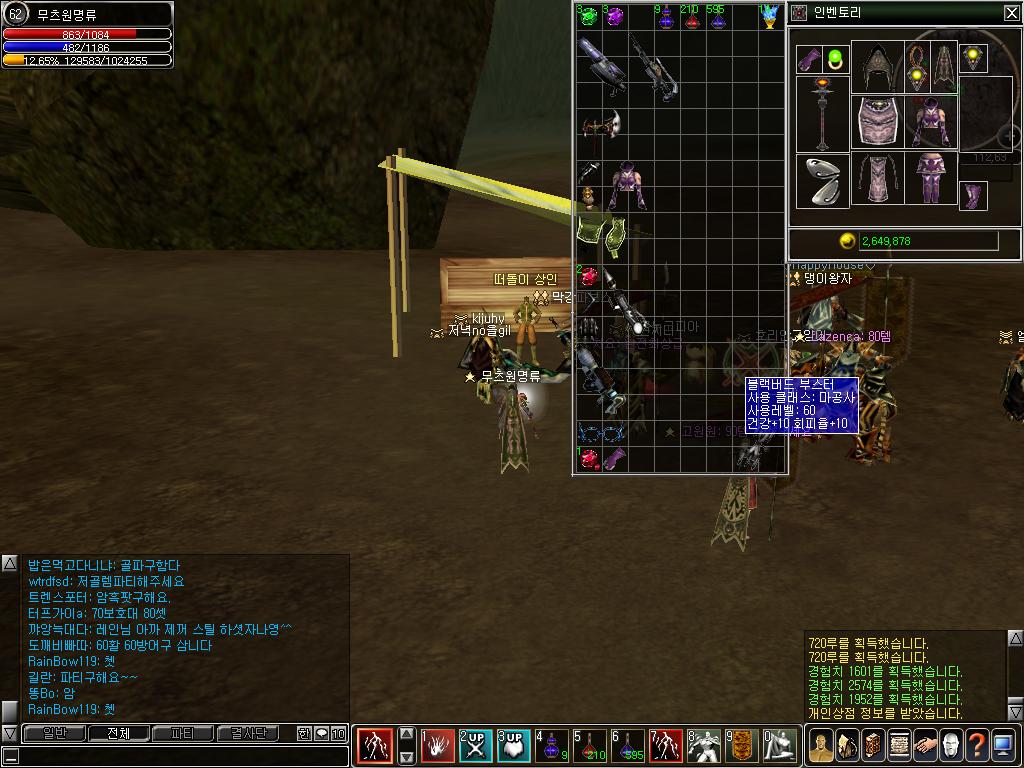The height and width of the screenshot is (768, 1024).
Task: Click the equipped green ring slot
Action: [835, 58]
